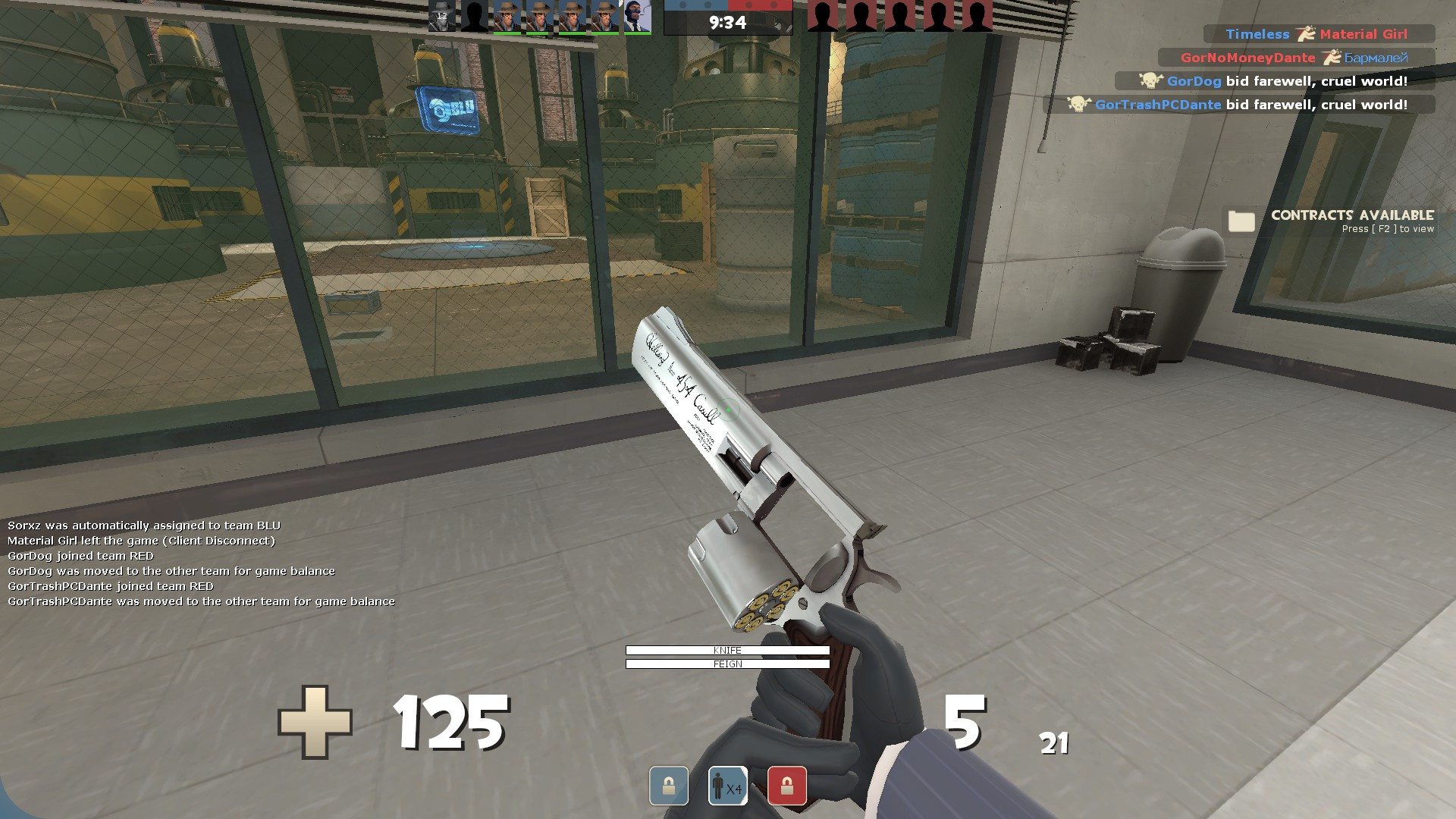The image size is (1456, 819).
Task: Click the leftmost Sniper avatar showing 1-2
Action: click(x=441, y=17)
